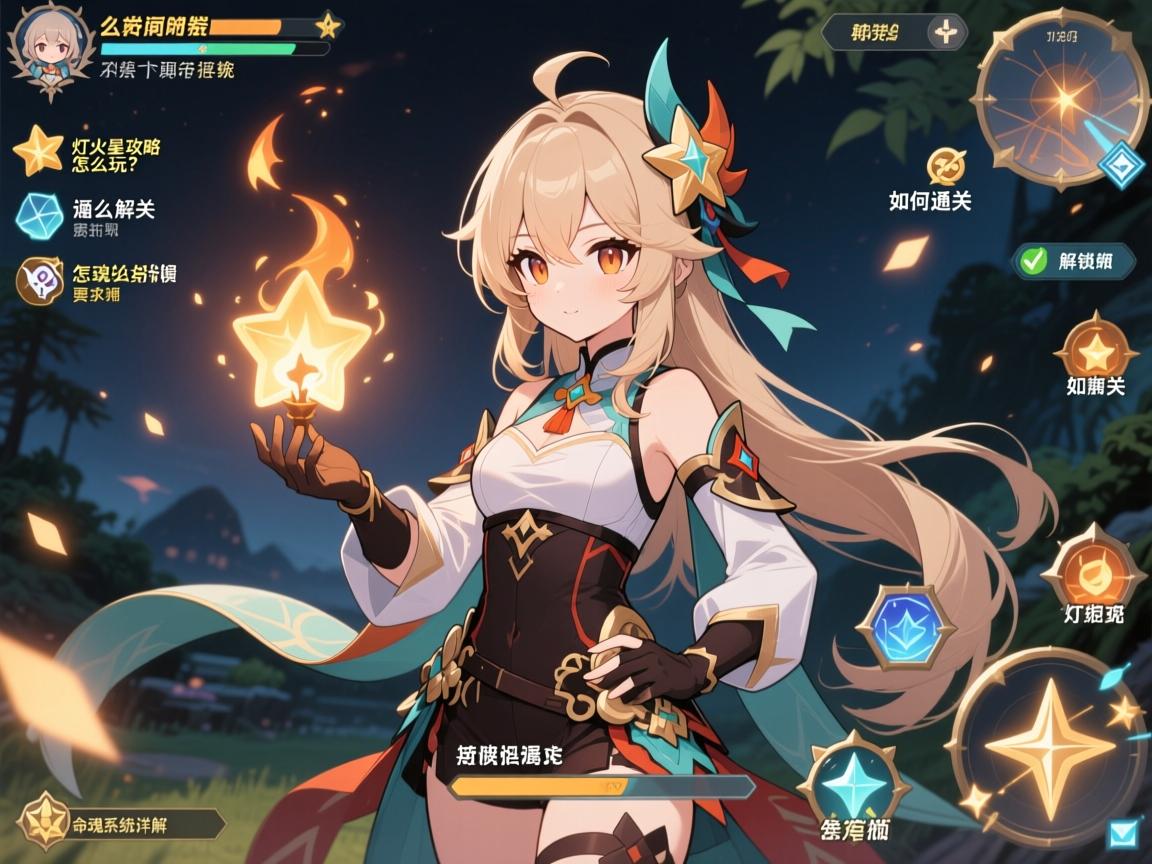Click the blue diamond marker on the minimap
The height and width of the screenshot is (864, 1152).
pos(1121,165)
